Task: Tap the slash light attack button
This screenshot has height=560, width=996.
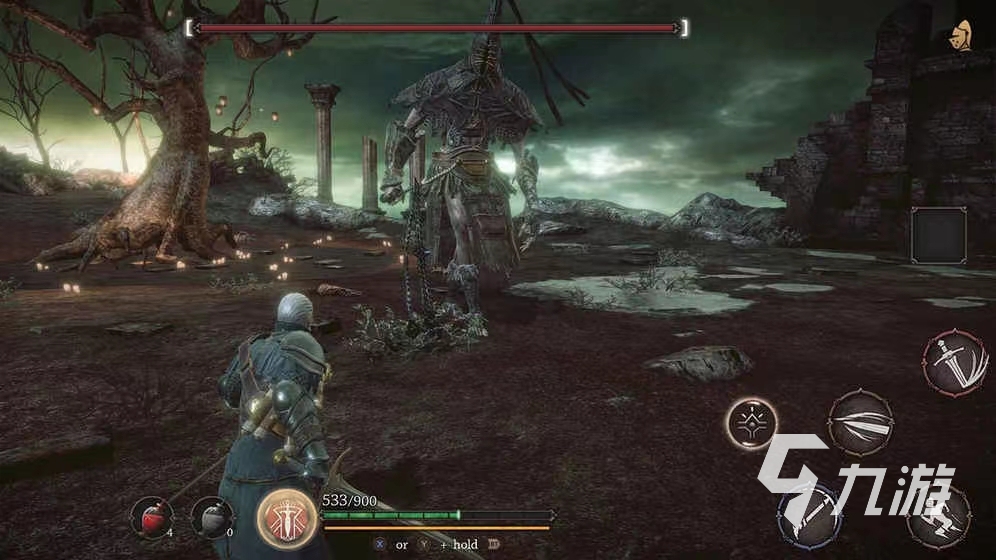Action: pyautogui.click(x=860, y=425)
